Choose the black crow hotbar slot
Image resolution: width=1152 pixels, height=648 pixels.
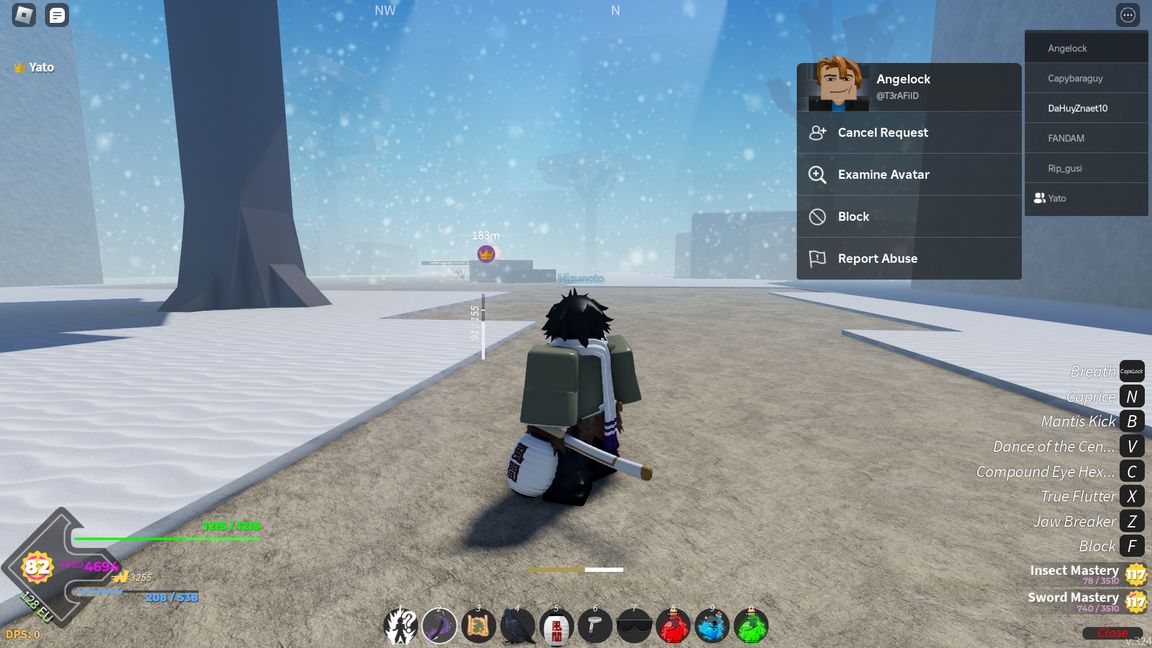point(517,626)
